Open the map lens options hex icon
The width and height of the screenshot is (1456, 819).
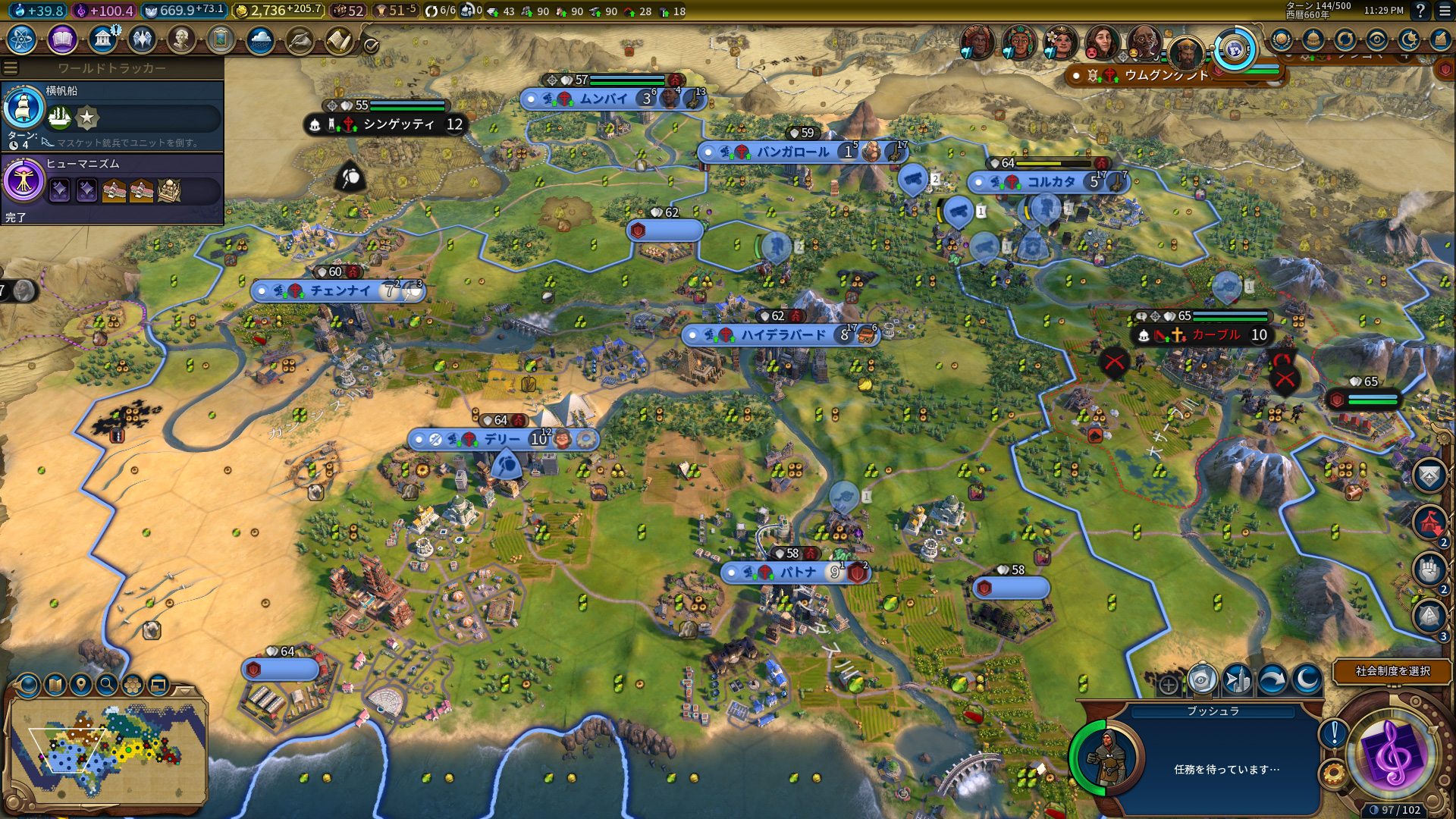pos(131,685)
